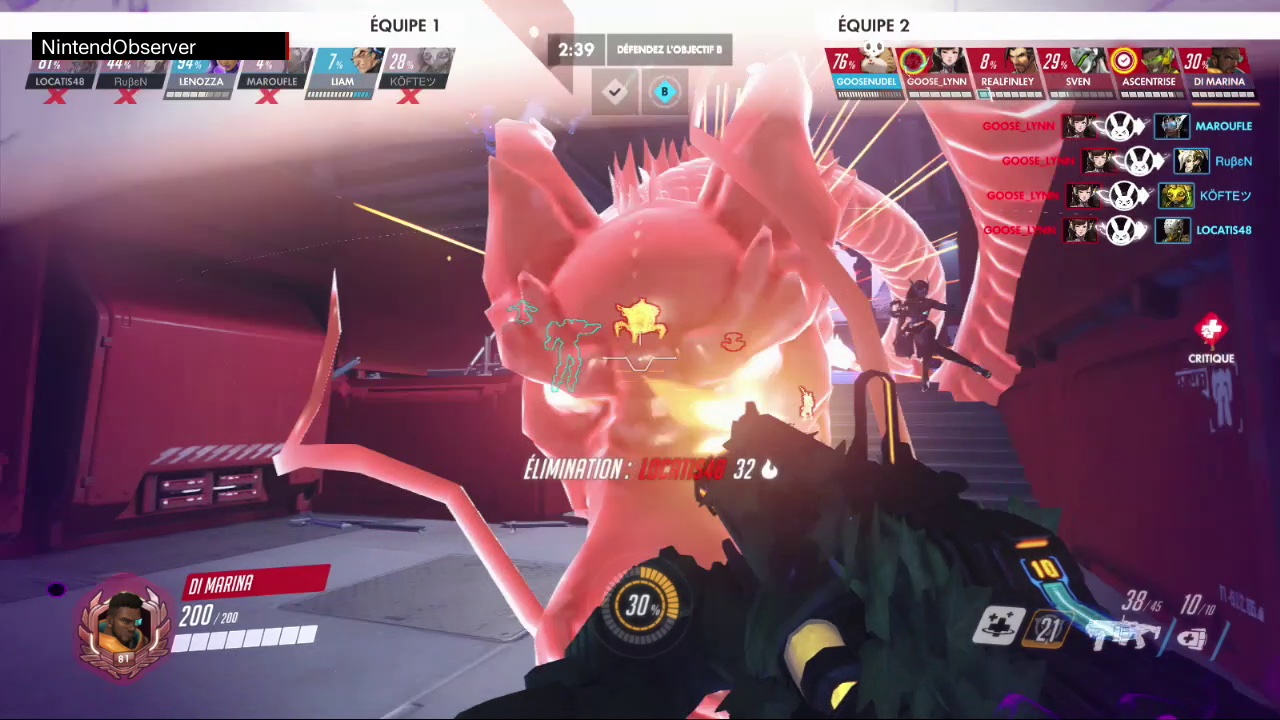Toggle the red X on MAROUFLE's portrait
The image size is (1280, 720).
pos(269,96)
